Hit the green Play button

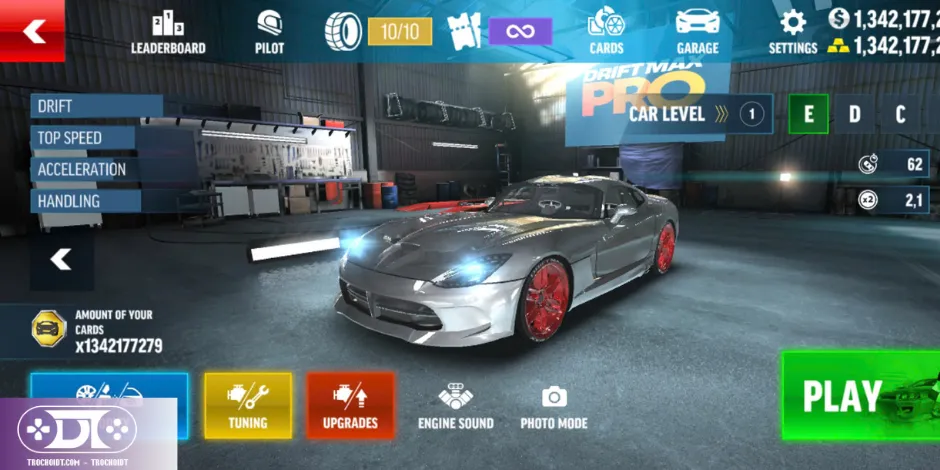(x=858, y=396)
